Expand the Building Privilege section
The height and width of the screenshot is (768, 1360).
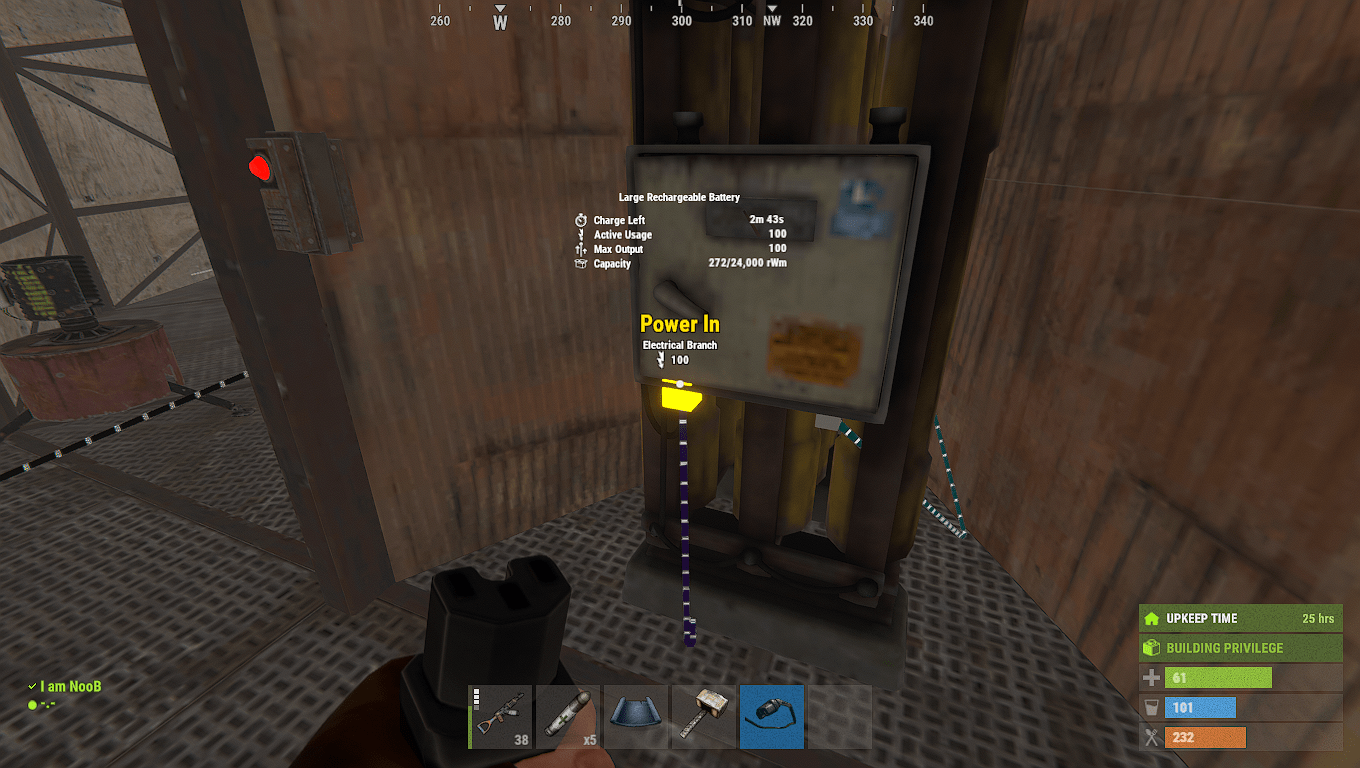point(1240,647)
